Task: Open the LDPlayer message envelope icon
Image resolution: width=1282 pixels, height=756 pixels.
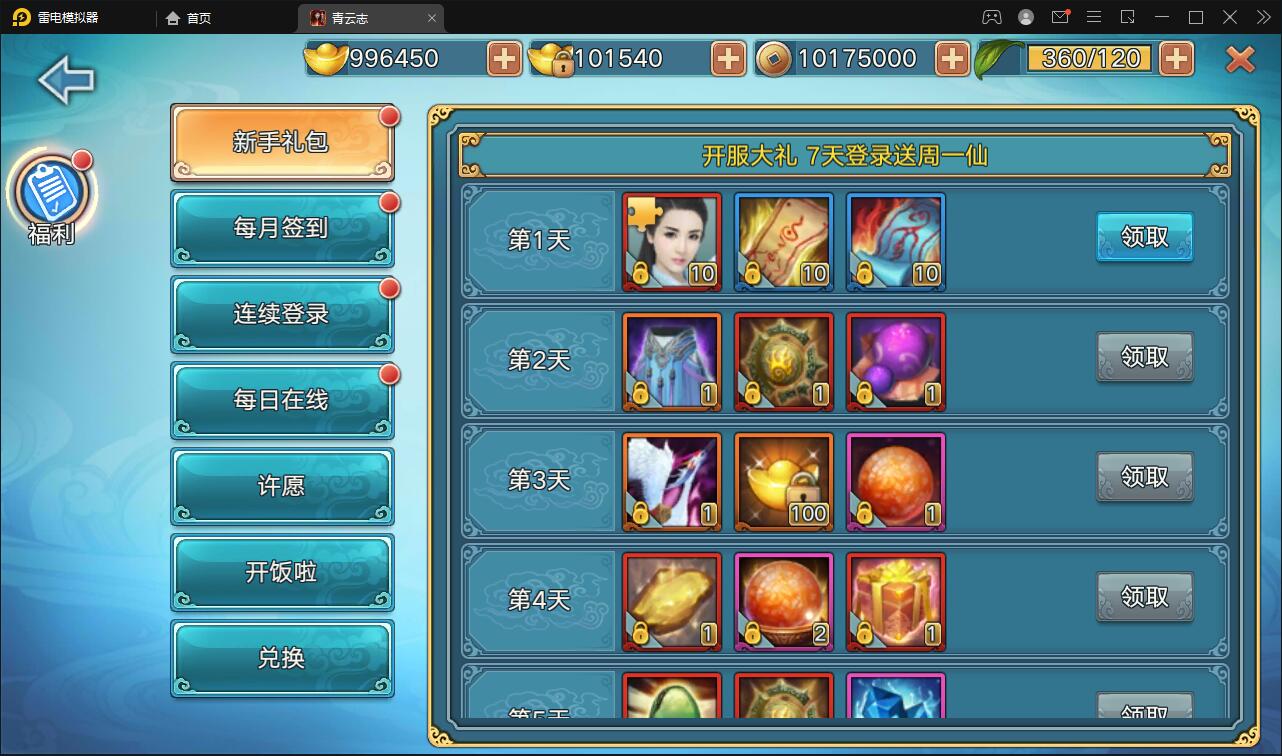Action: 1060,17
